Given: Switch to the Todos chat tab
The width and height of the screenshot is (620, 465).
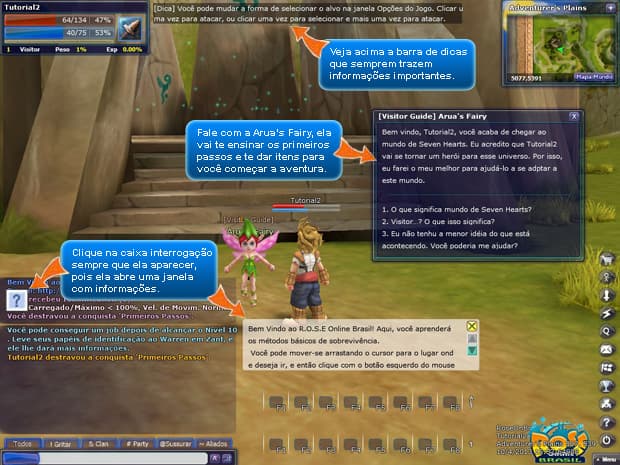Looking at the screenshot, I should click(23, 443).
